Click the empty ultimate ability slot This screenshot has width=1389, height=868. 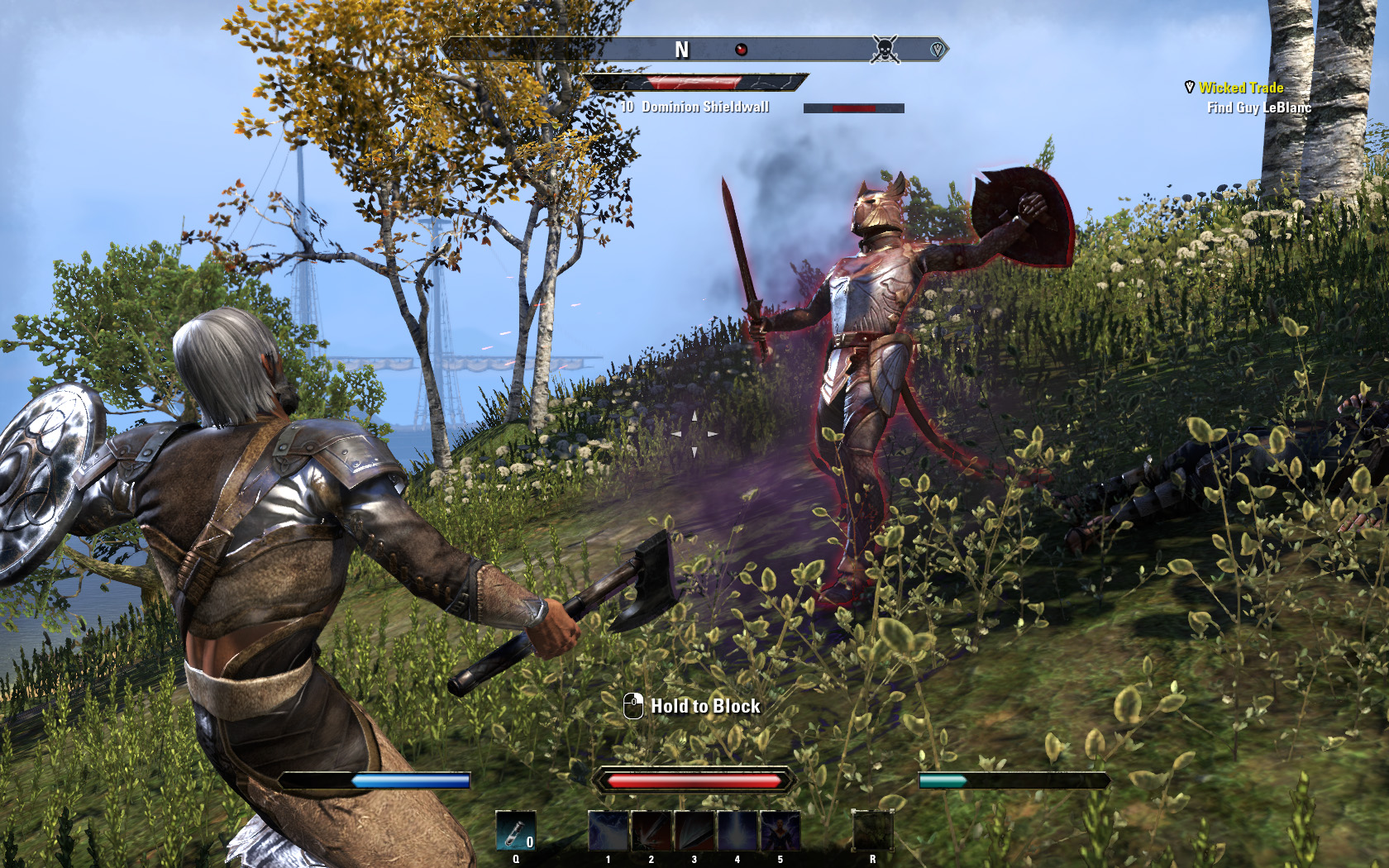[872, 831]
